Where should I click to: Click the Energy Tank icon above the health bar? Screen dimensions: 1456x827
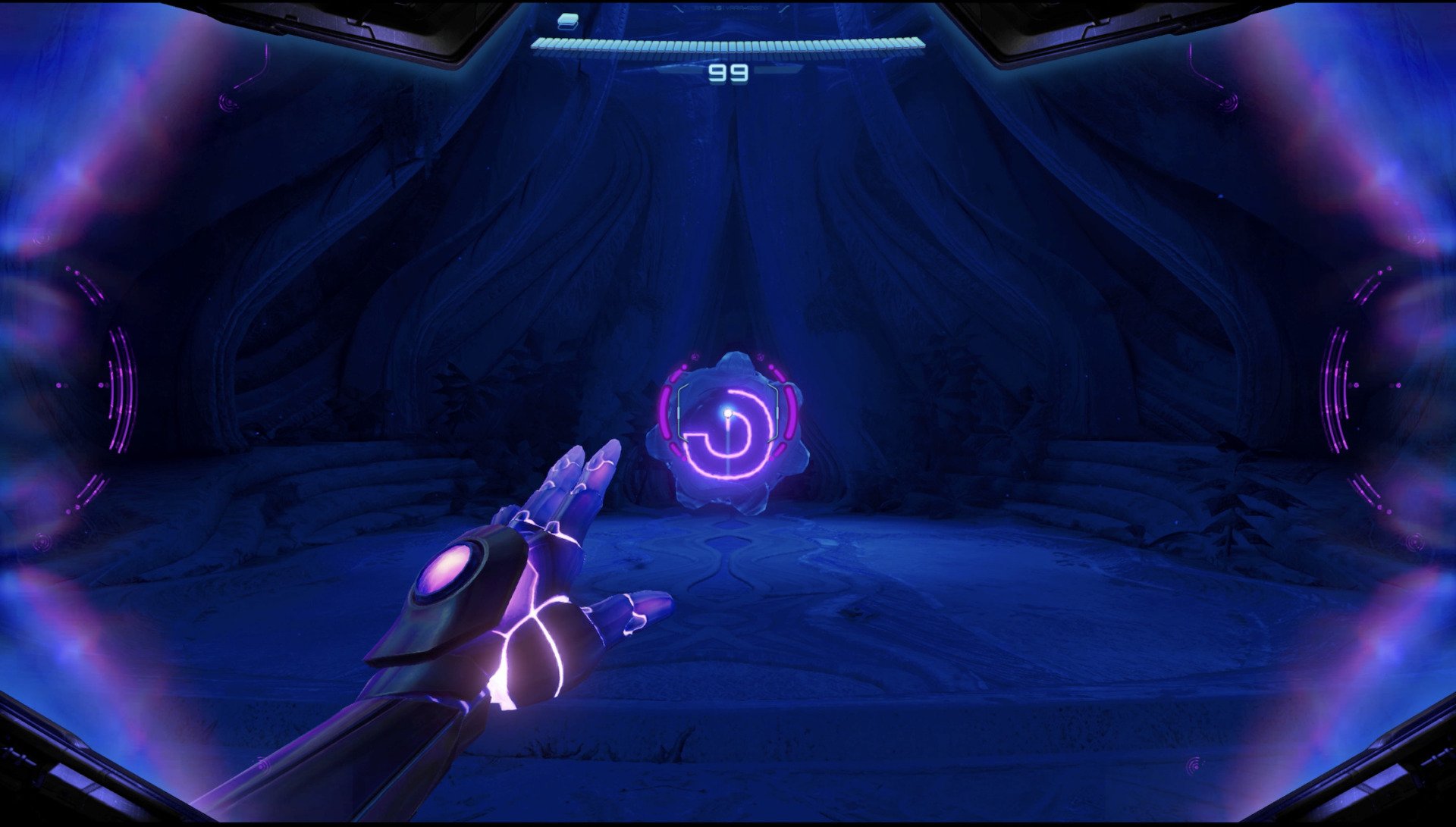569,21
